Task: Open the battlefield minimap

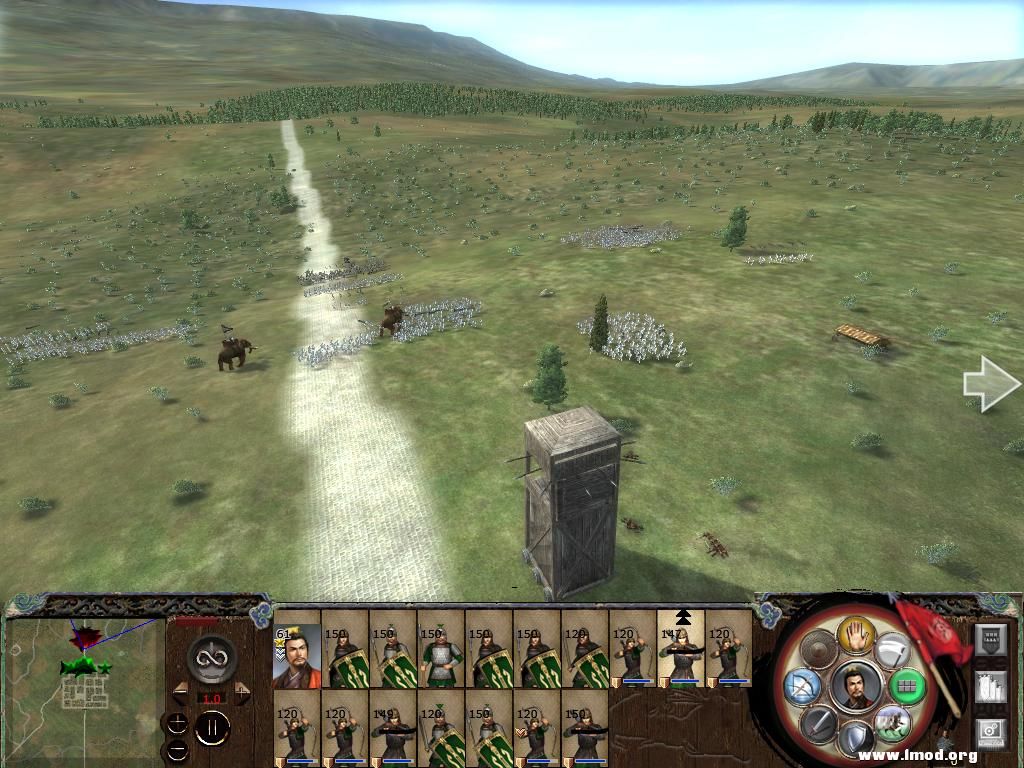Action: point(84,682)
